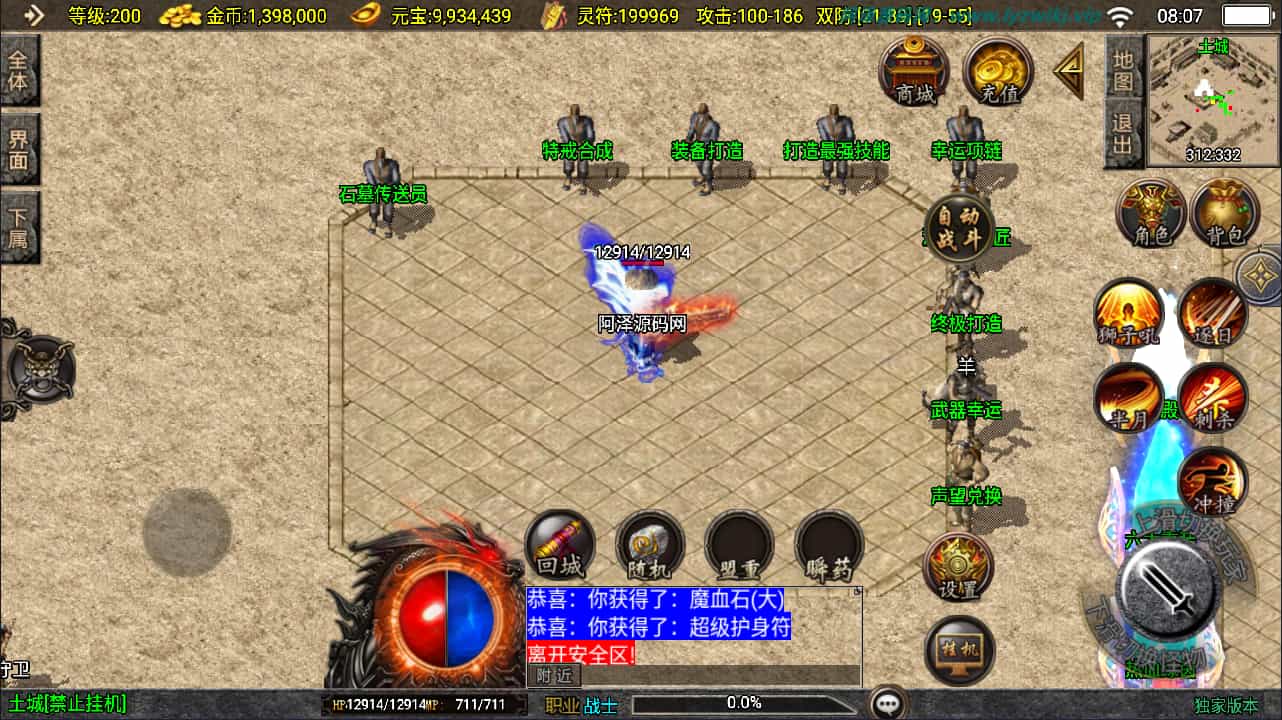1282x720 pixels.
Task: Use the 回城 return scroll
Action: tap(560, 546)
